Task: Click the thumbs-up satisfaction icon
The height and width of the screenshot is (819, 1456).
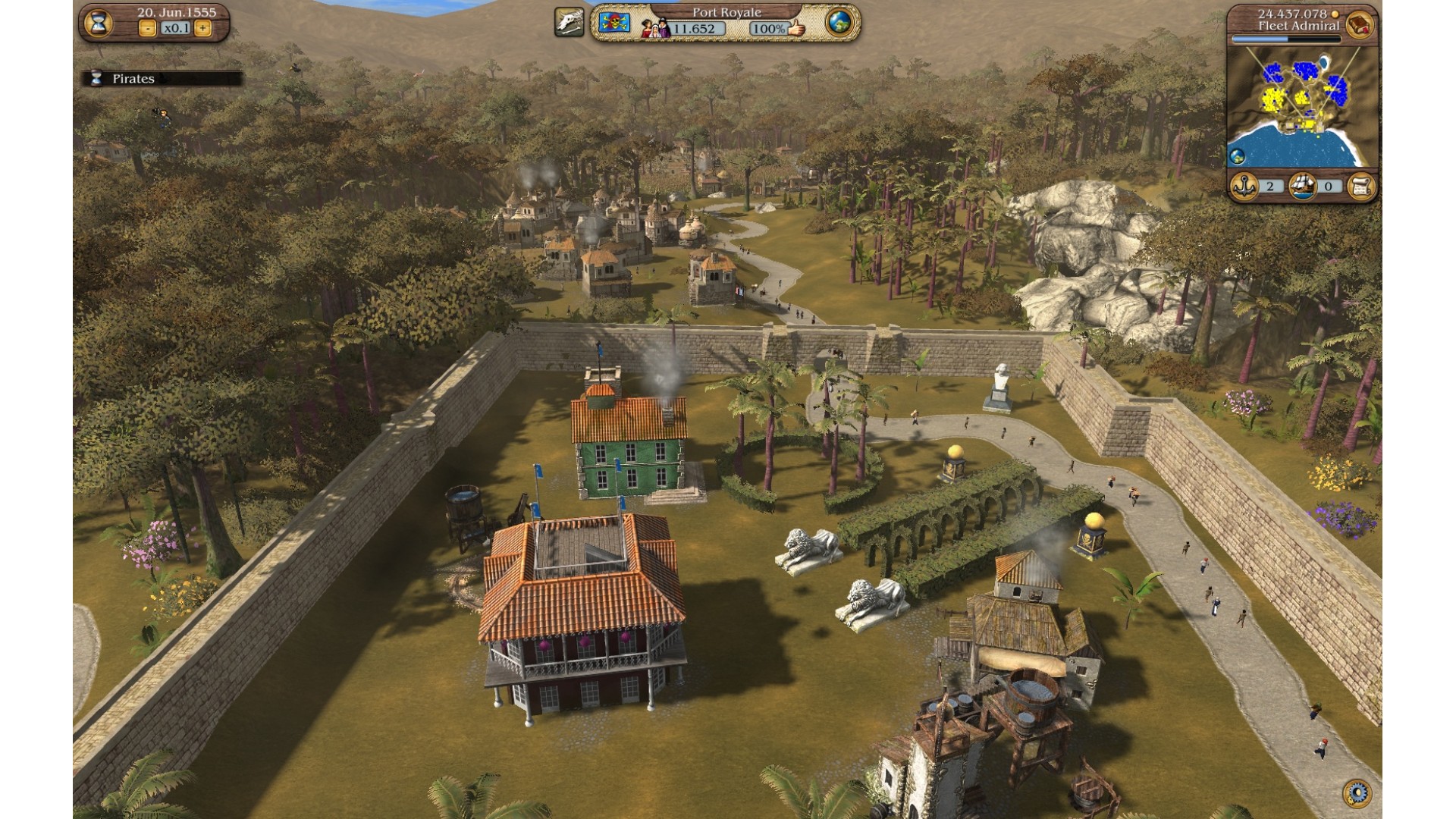Action: click(x=795, y=28)
